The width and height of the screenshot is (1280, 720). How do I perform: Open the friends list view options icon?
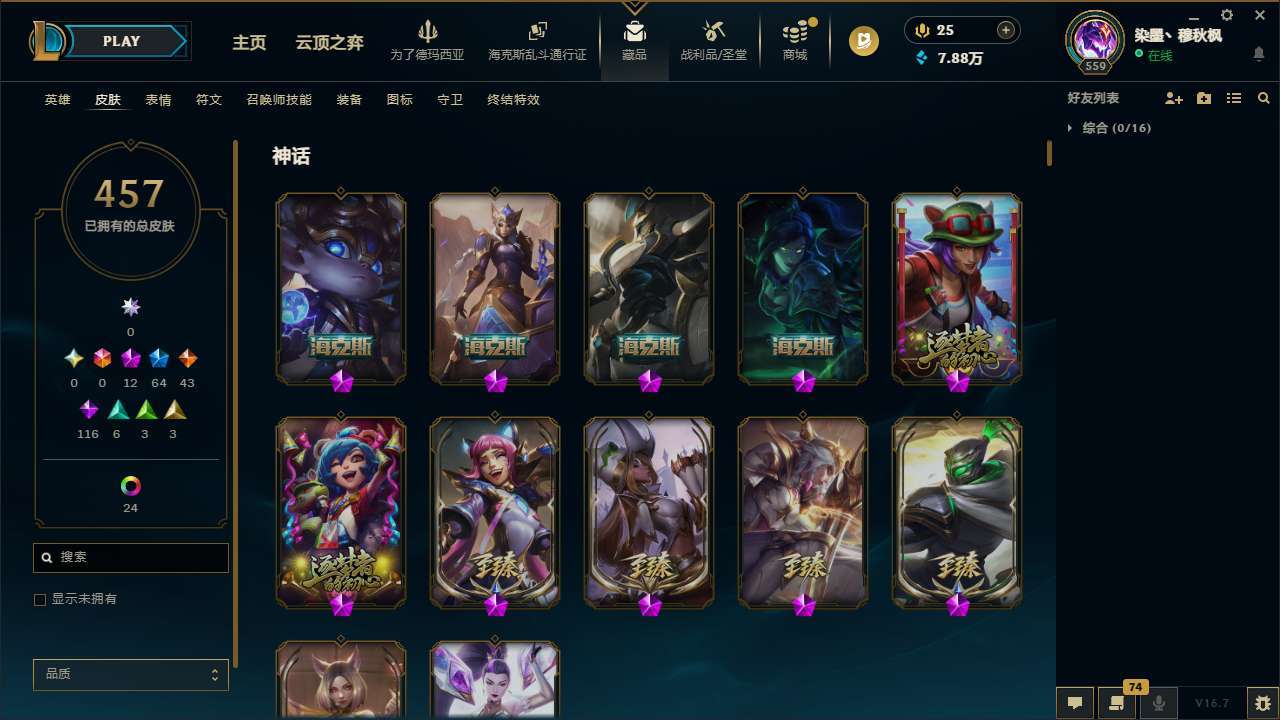[1234, 97]
